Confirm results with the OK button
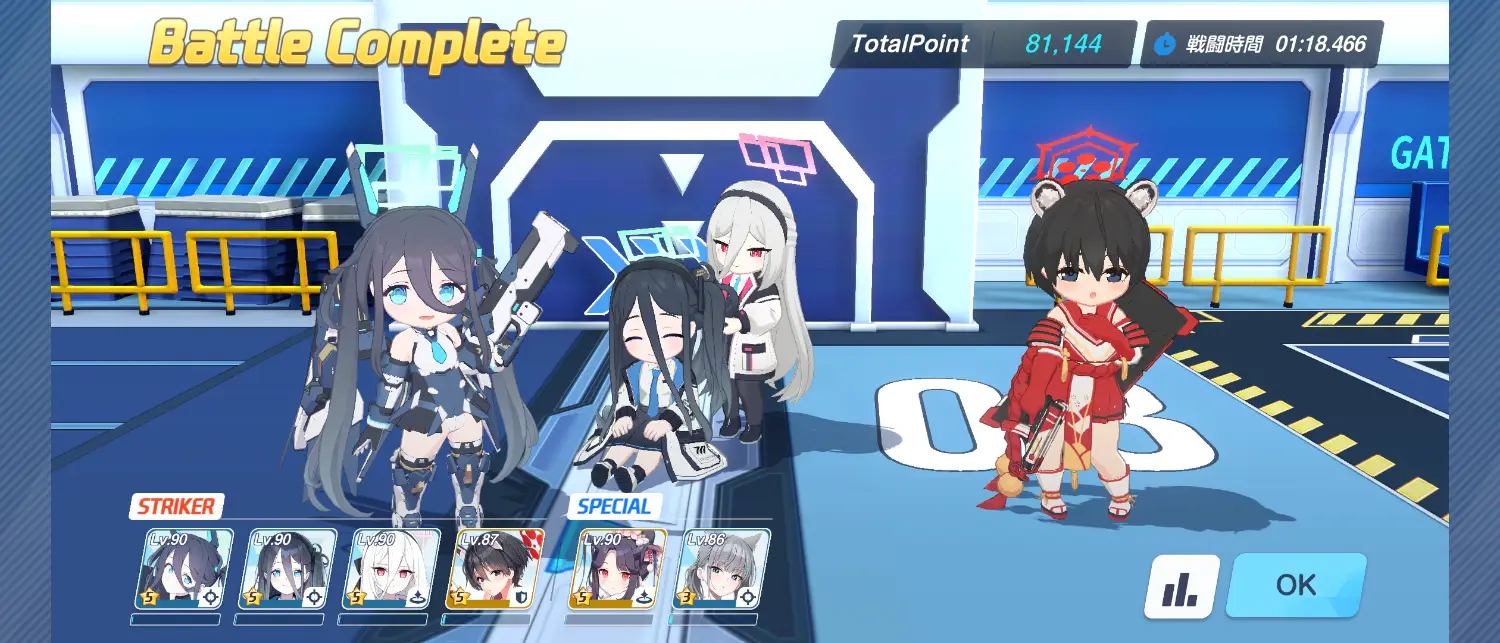The width and height of the screenshot is (1500, 643). (1295, 585)
